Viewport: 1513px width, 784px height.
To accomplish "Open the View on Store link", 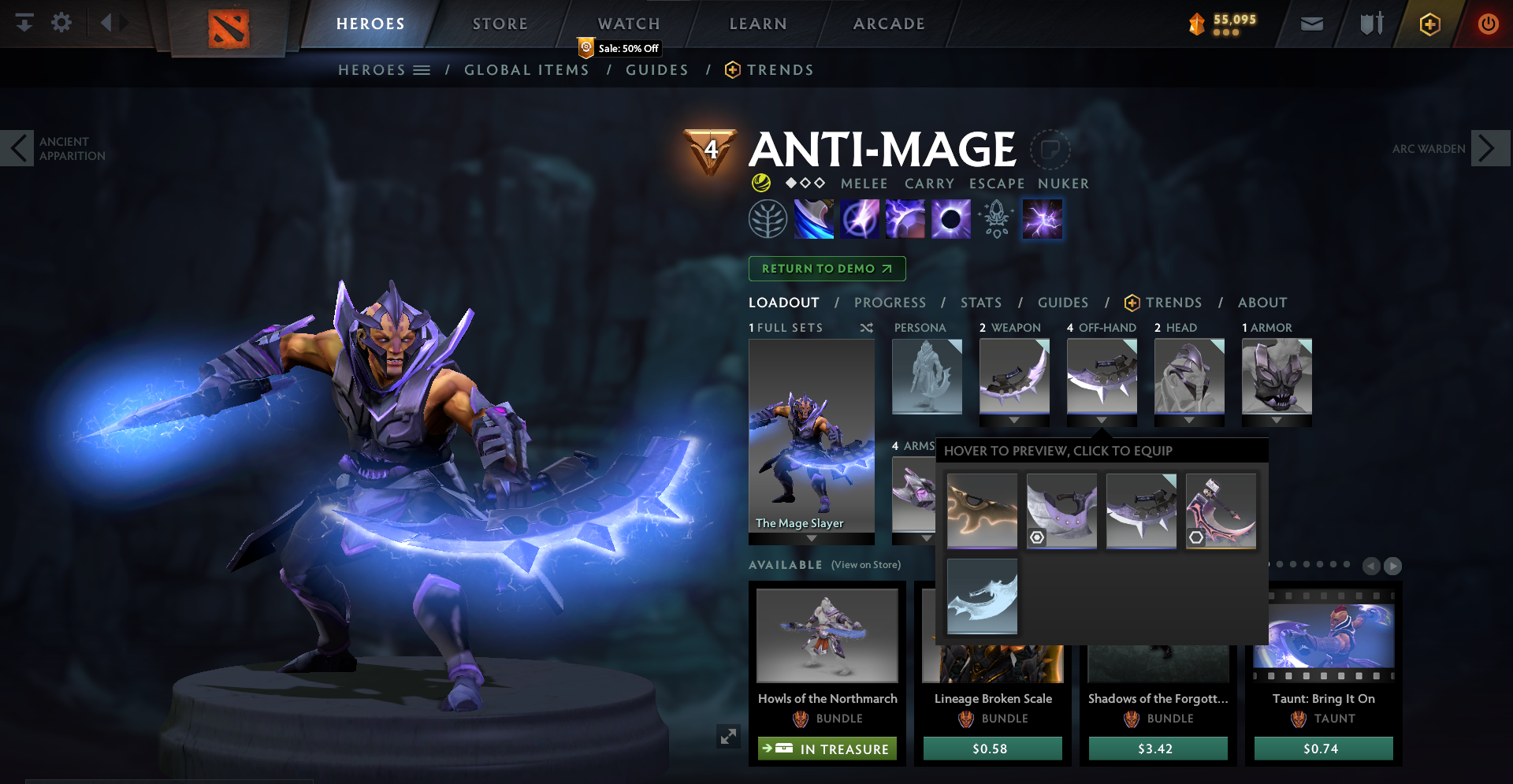I will (868, 565).
